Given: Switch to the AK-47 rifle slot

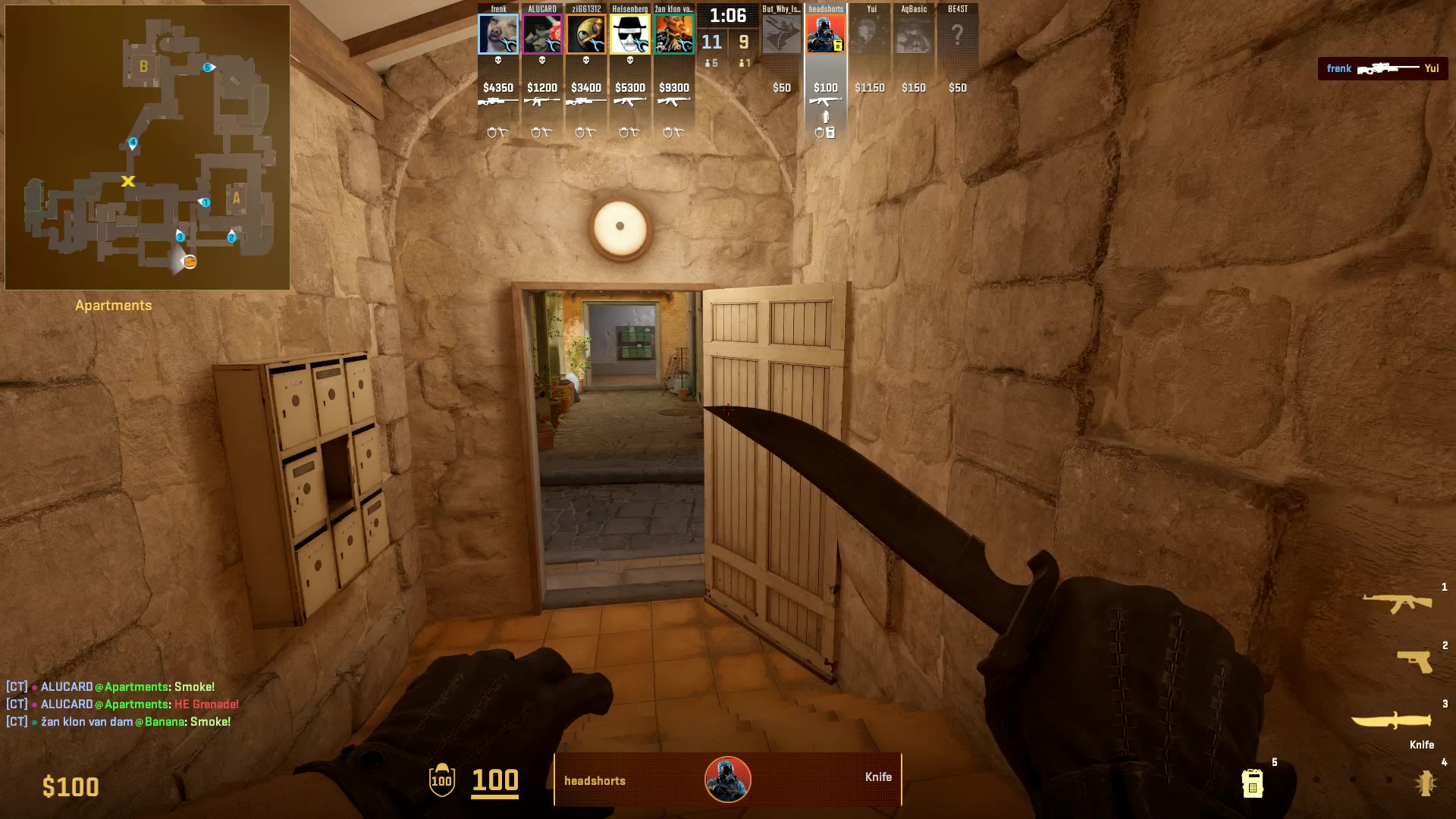Looking at the screenshot, I should pos(1397,603).
